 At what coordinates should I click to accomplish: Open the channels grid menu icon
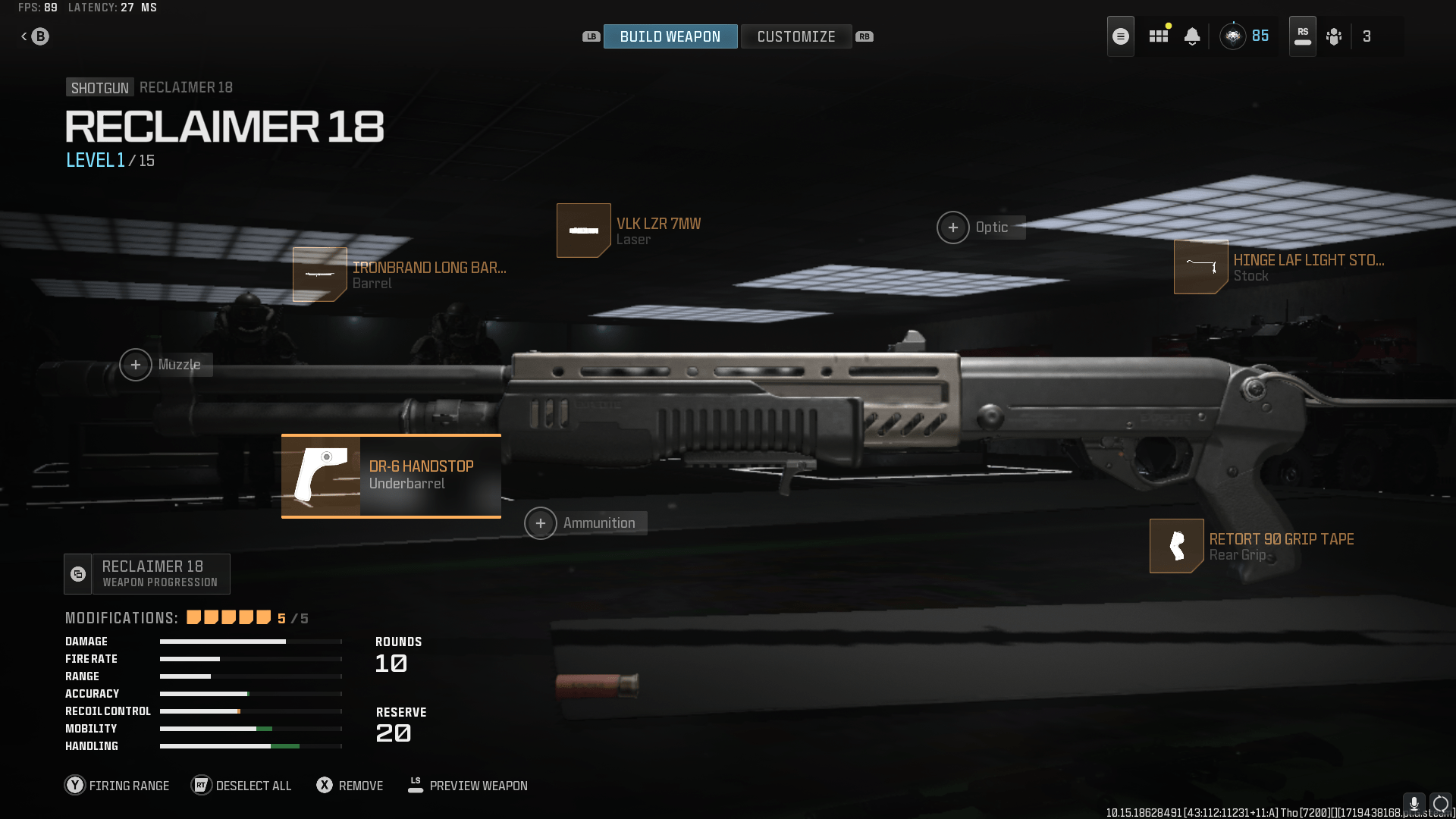1158,36
